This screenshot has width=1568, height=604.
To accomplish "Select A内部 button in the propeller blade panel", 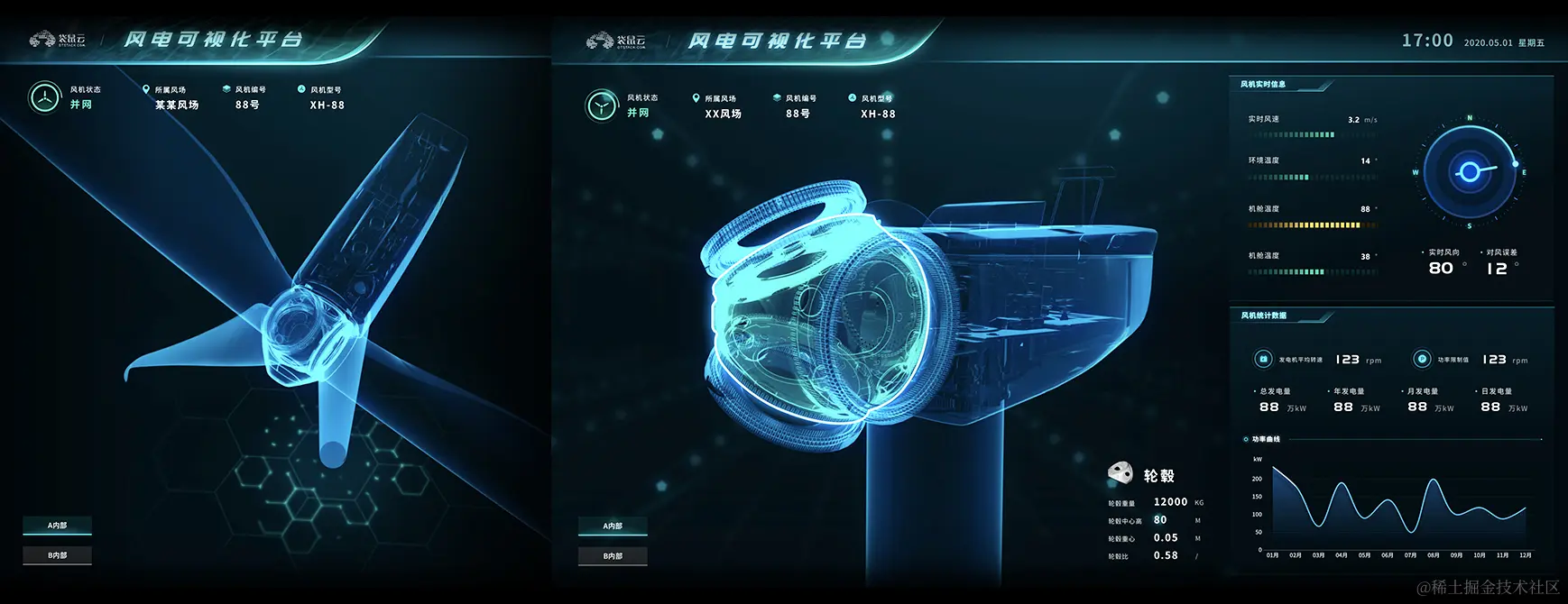I will coord(58,525).
